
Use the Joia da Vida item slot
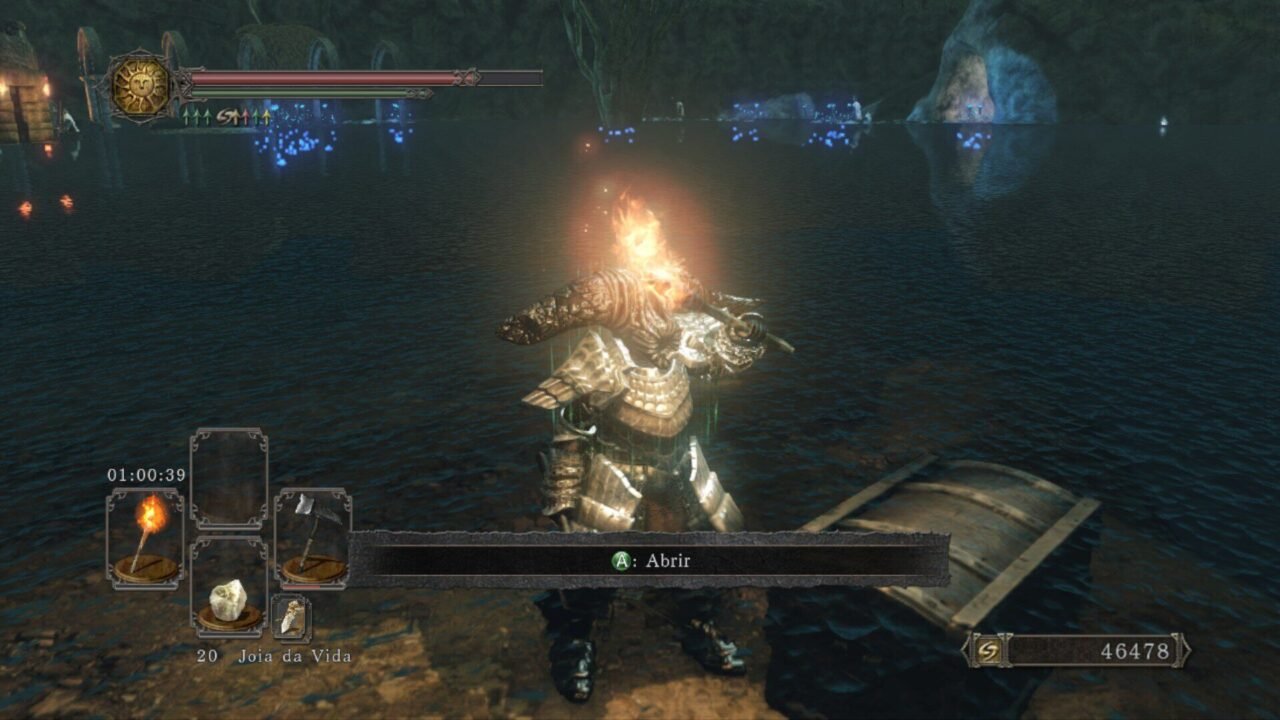point(229,600)
